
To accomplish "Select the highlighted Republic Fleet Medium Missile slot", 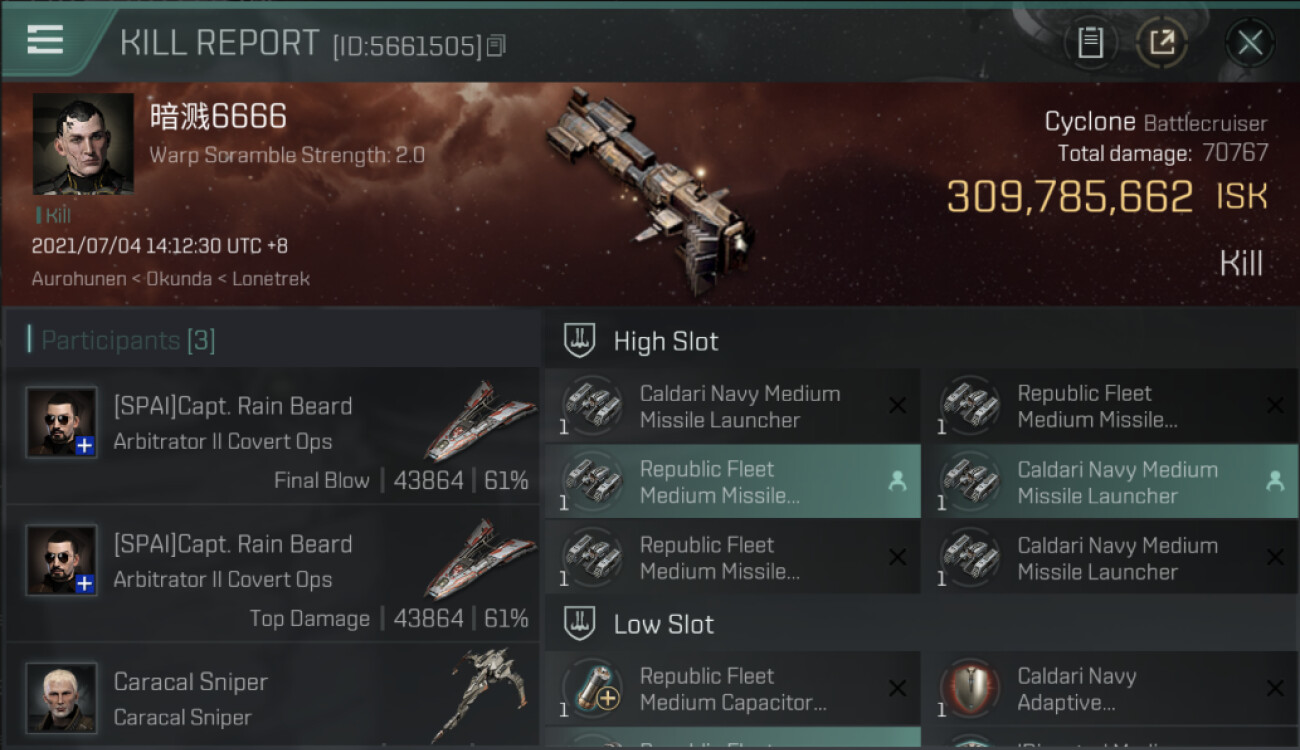I will tap(732, 482).
